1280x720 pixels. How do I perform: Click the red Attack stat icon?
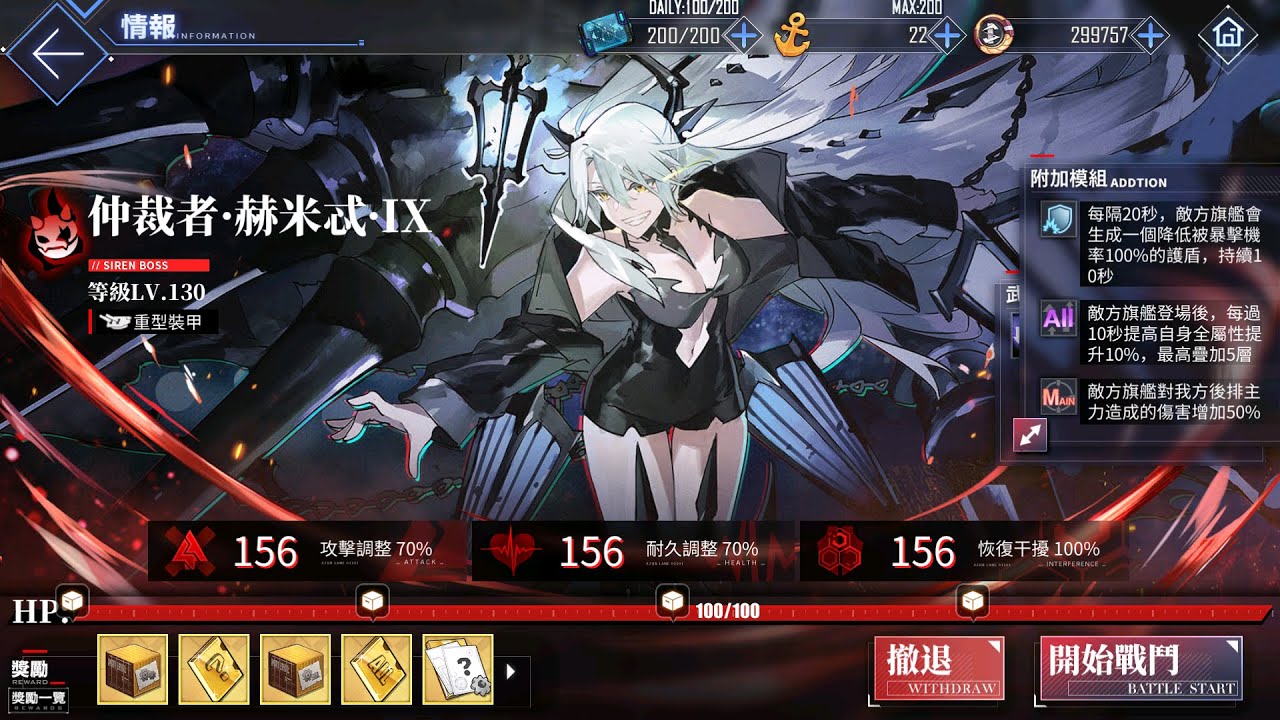tap(190, 549)
